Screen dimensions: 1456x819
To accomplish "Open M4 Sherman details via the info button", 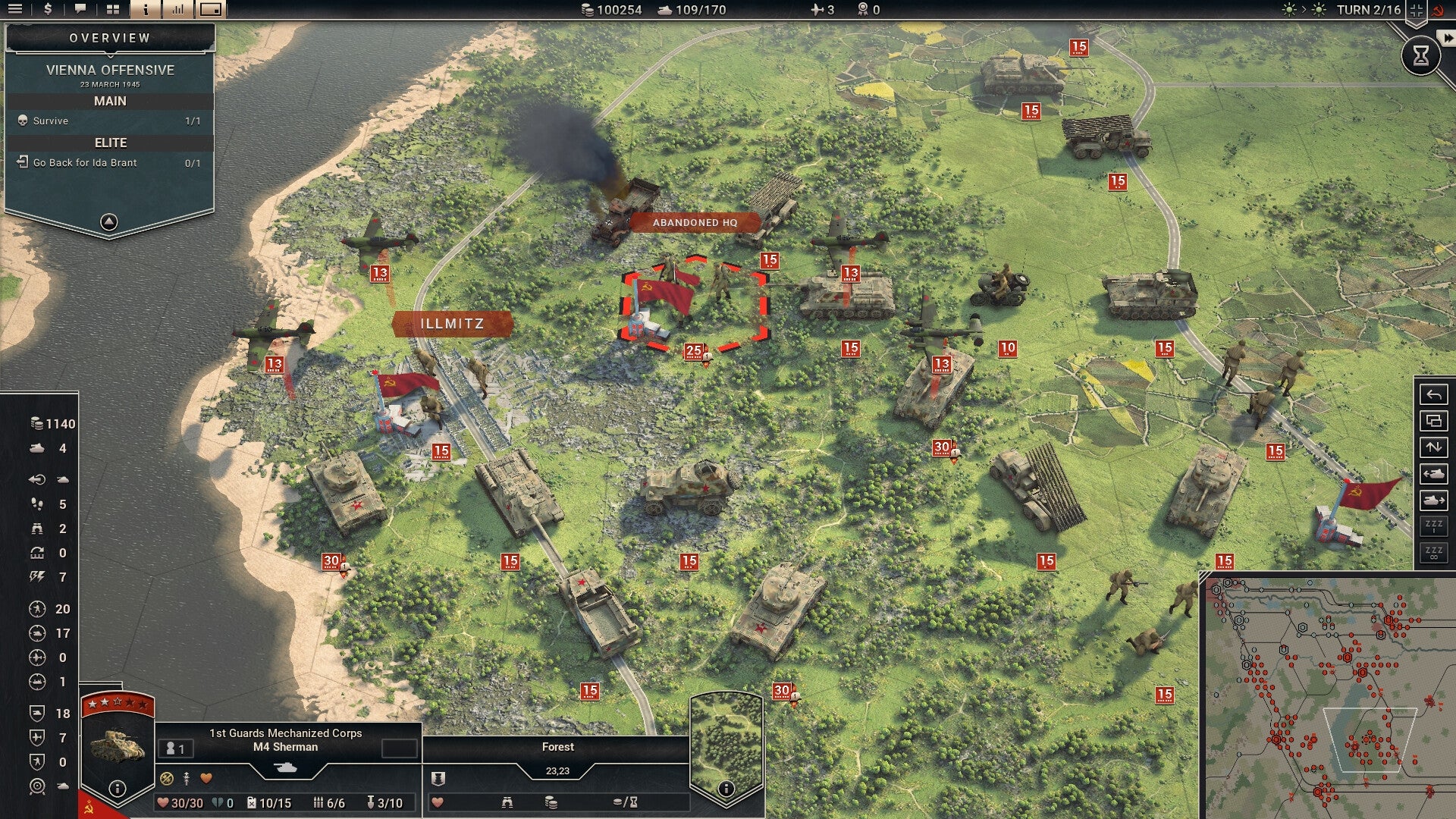I will point(116,789).
